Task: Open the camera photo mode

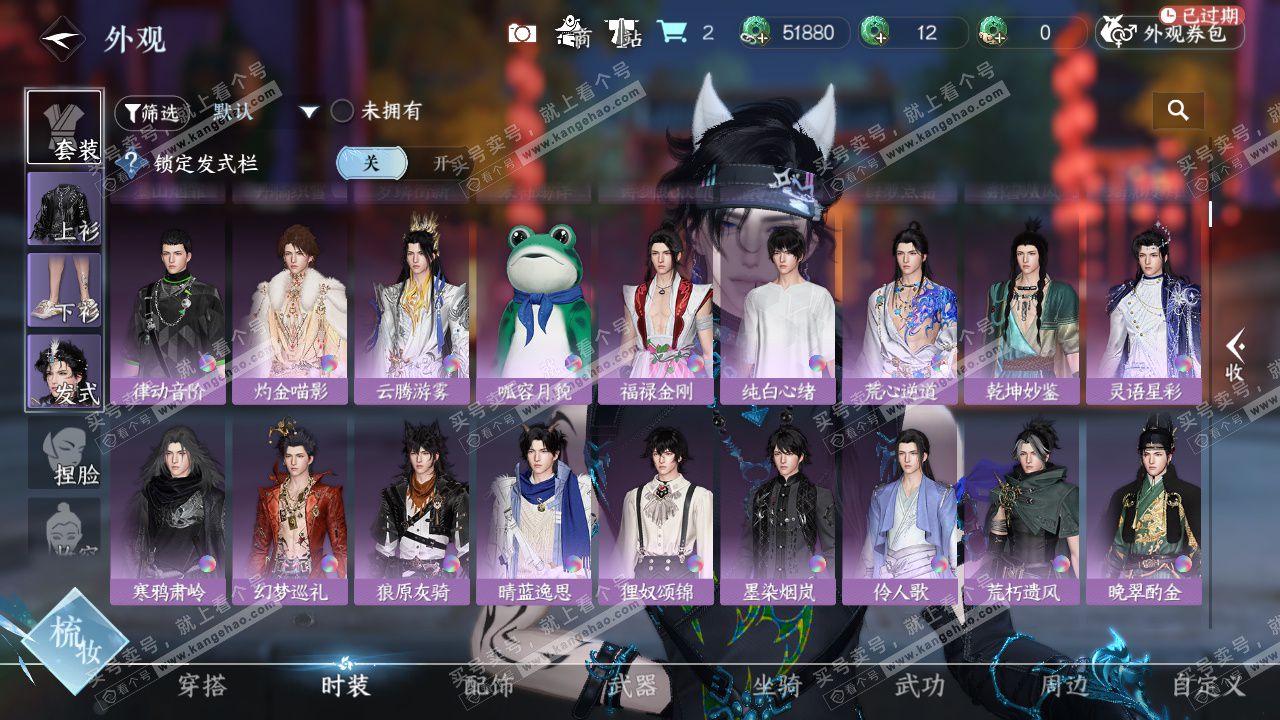Action: pyautogui.click(x=522, y=33)
